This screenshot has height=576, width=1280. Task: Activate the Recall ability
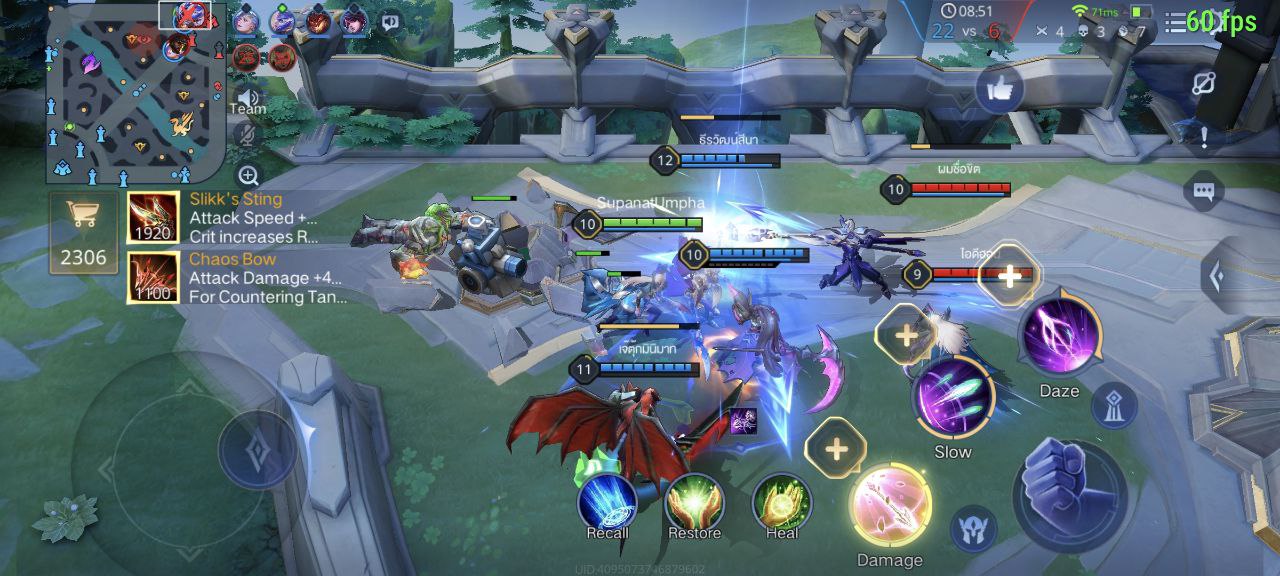coord(607,500)
